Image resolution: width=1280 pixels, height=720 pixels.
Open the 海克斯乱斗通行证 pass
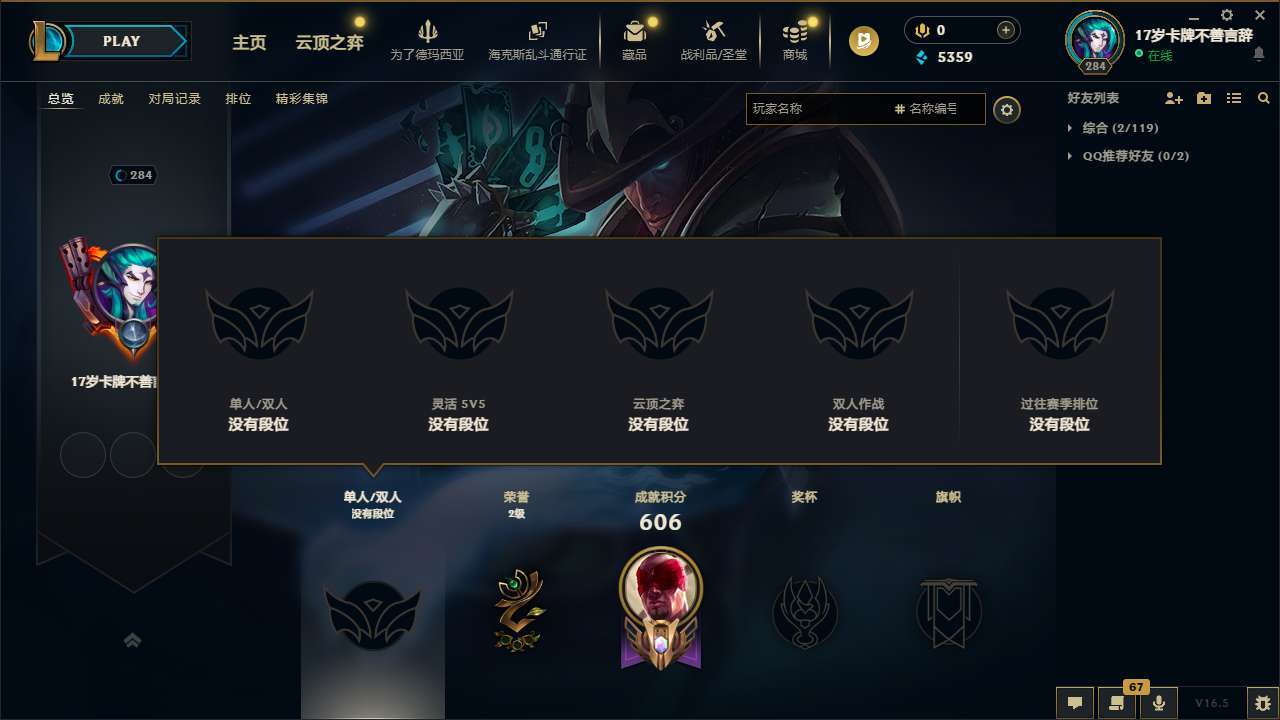(x=540, y=40)
